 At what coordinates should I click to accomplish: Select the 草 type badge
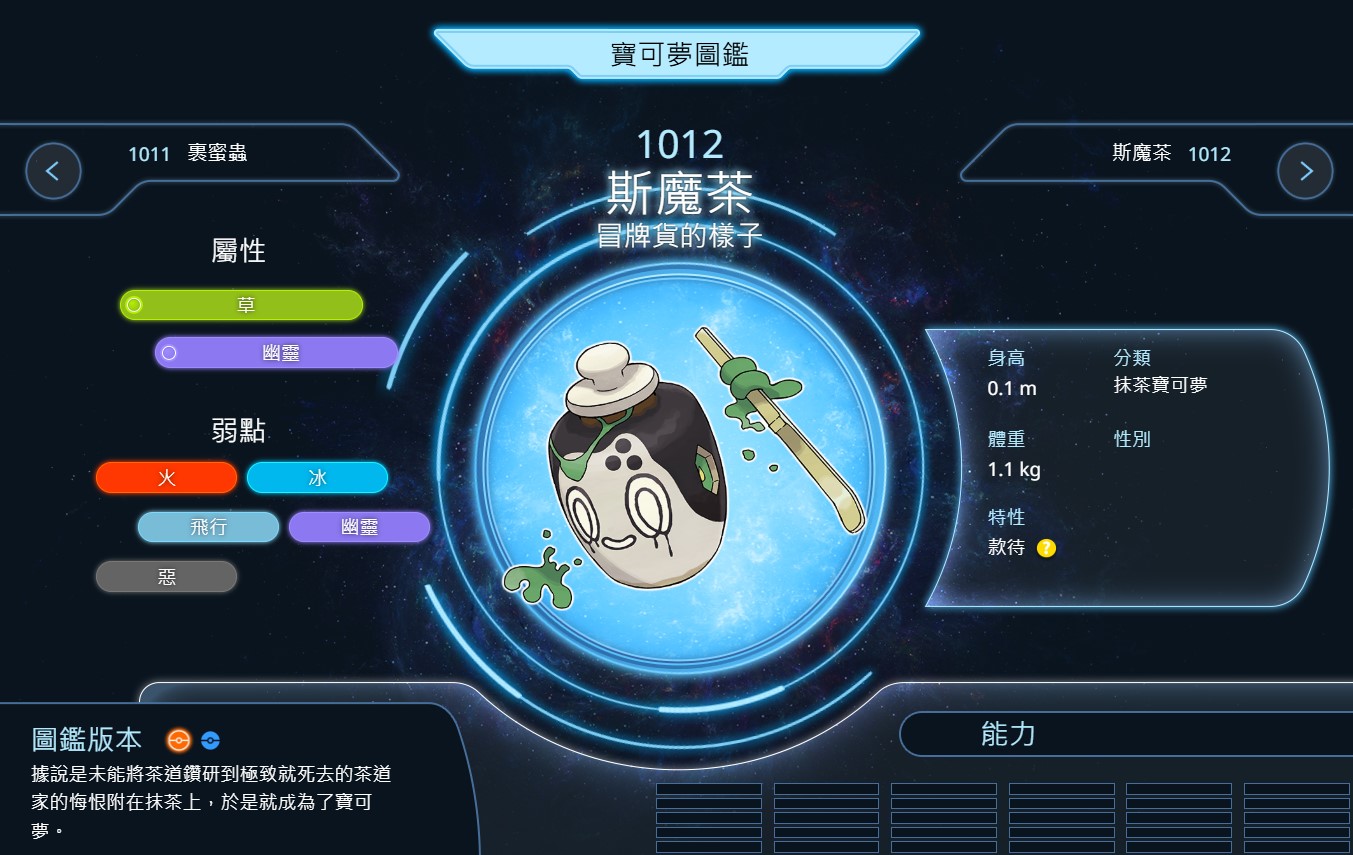coord(241,305)
